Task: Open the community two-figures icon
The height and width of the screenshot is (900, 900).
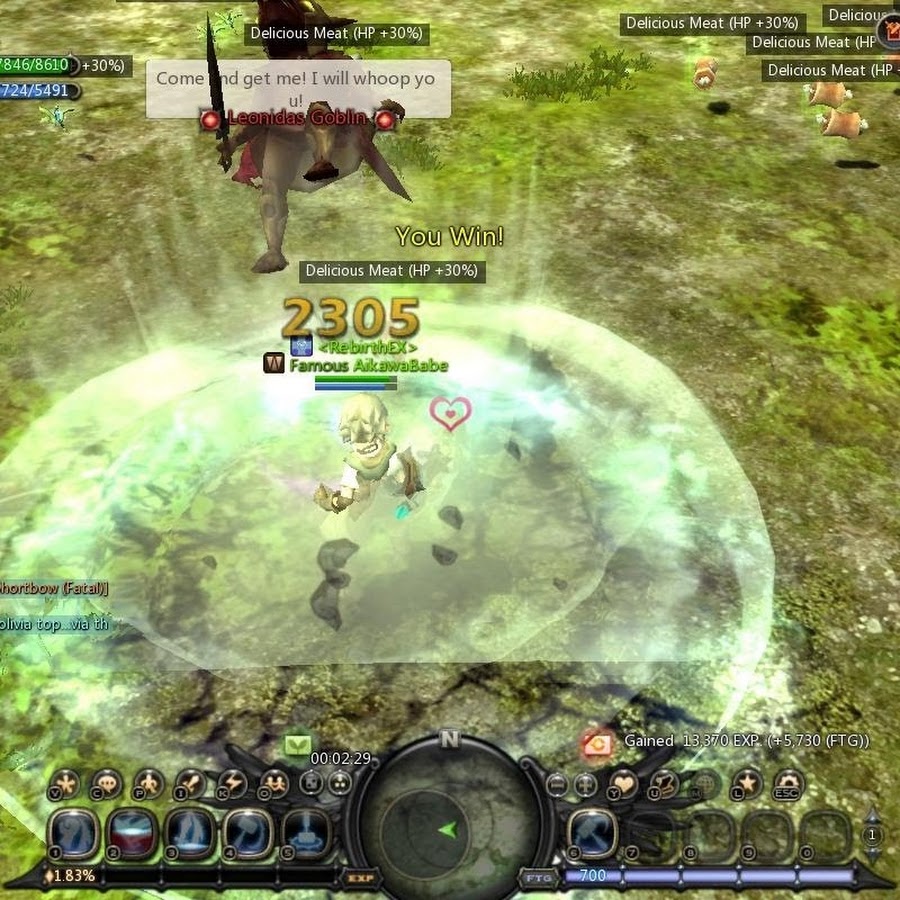Action: pos(273,784)
